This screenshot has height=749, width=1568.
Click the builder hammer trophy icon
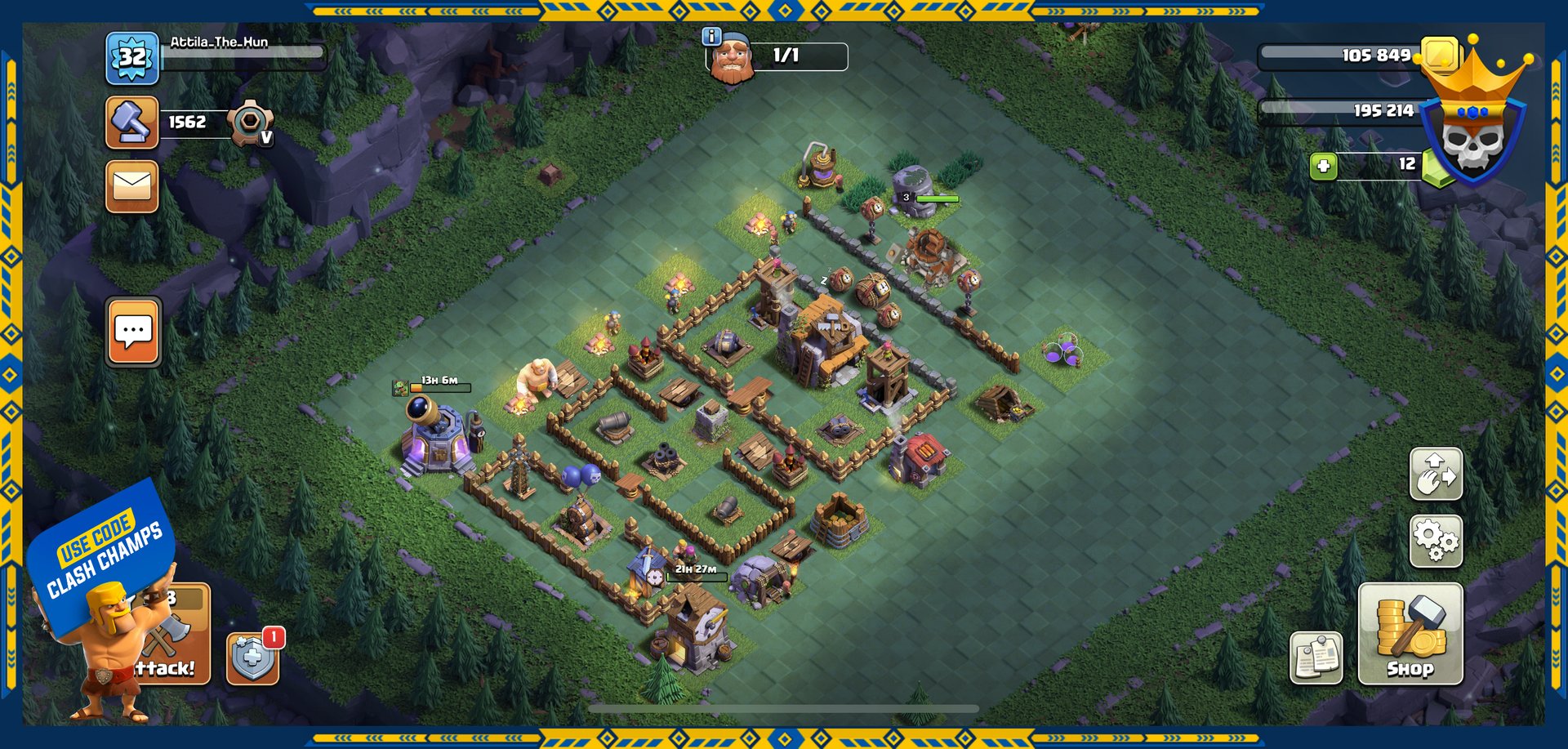click(x=131, y=123)
